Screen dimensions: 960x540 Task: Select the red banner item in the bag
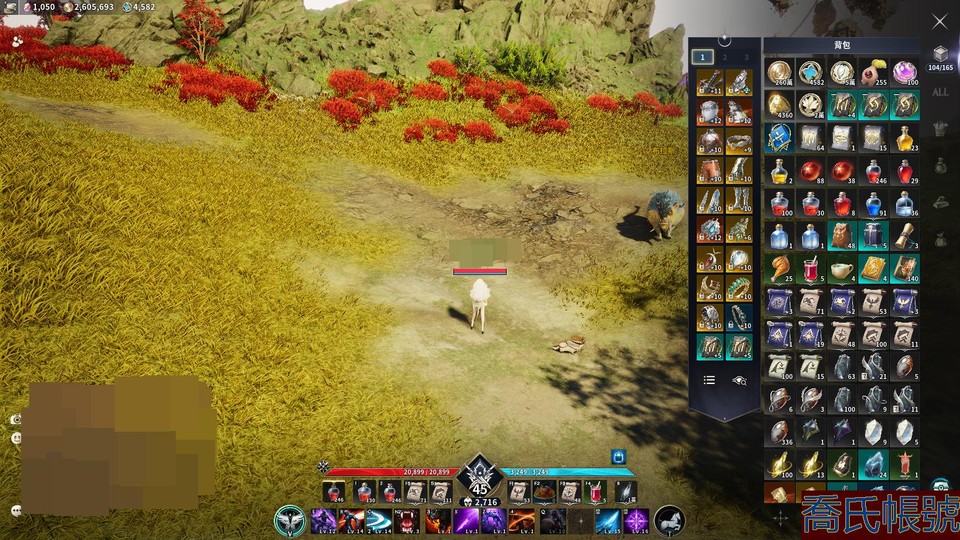point(904,464)
